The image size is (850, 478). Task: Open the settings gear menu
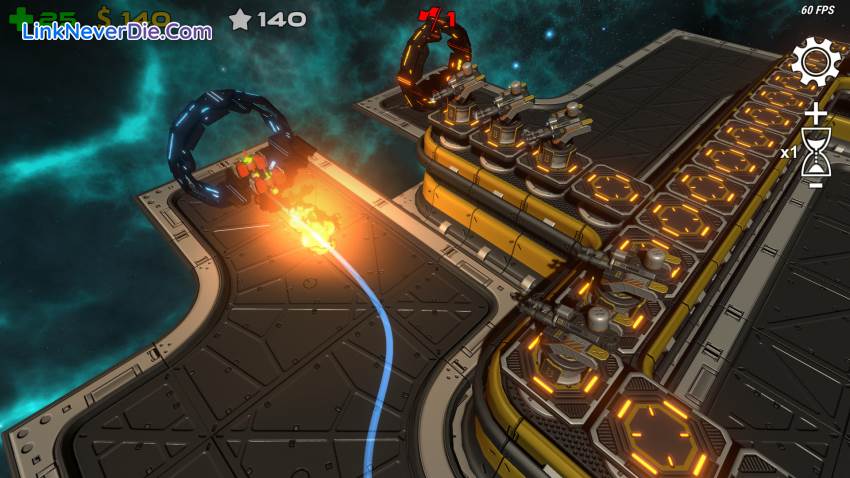816,62
